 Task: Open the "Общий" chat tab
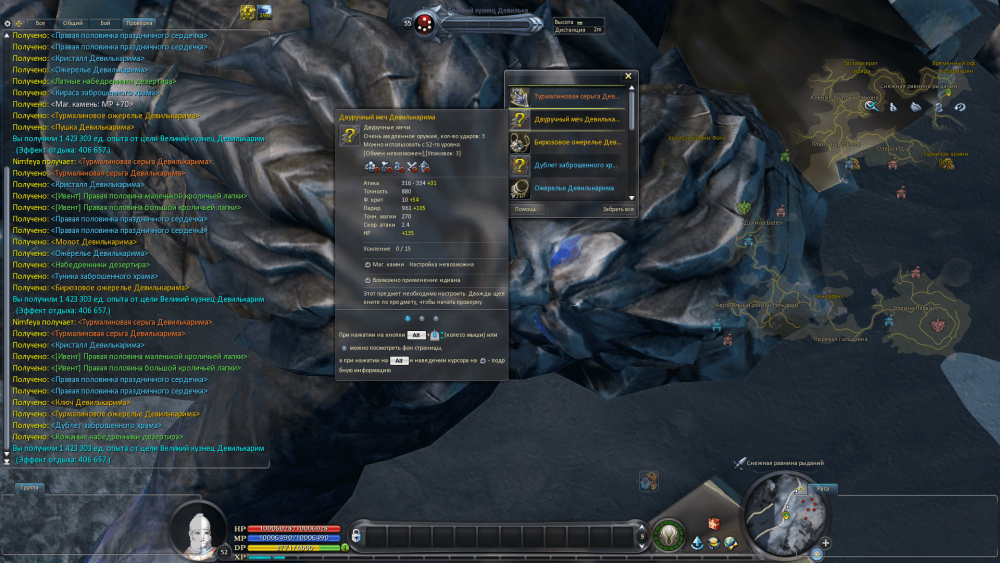point(72,22)
